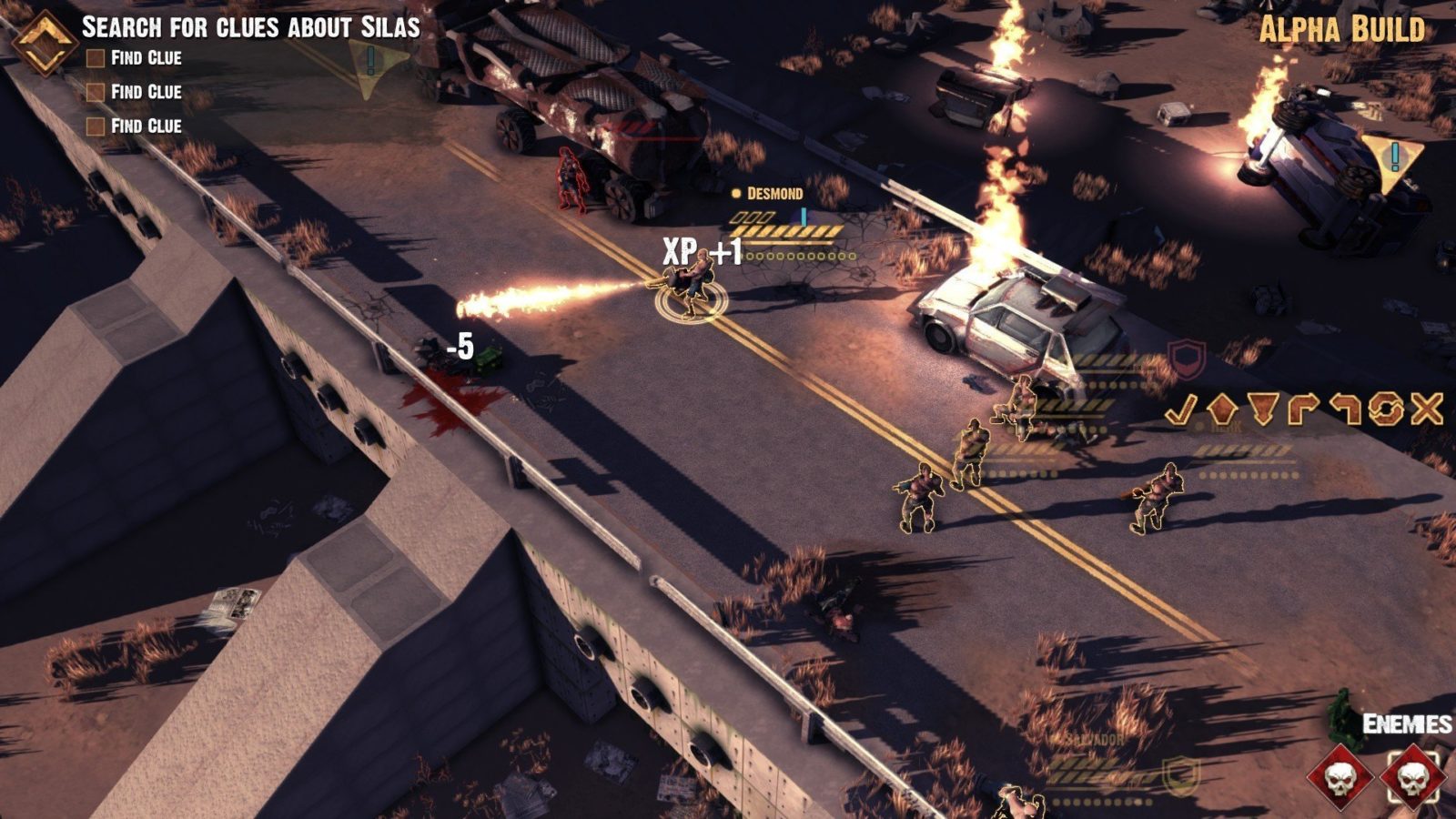Select Desmond's name label above his unit
The width and height of the screenshot is (1456, 819).
(x=774, y=194)
